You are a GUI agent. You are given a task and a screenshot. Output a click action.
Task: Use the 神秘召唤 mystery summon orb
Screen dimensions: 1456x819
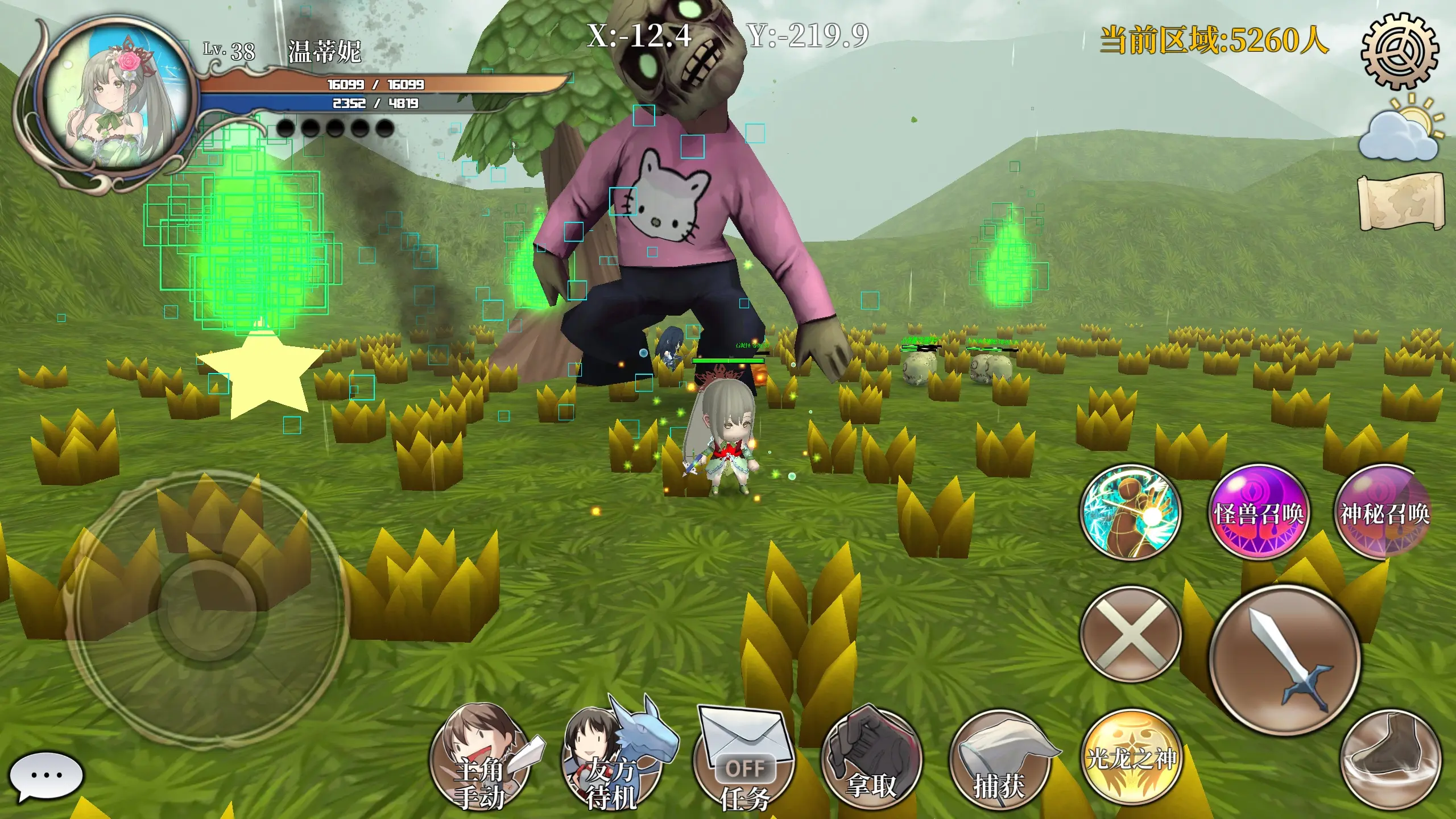[x=1383, y=513]
